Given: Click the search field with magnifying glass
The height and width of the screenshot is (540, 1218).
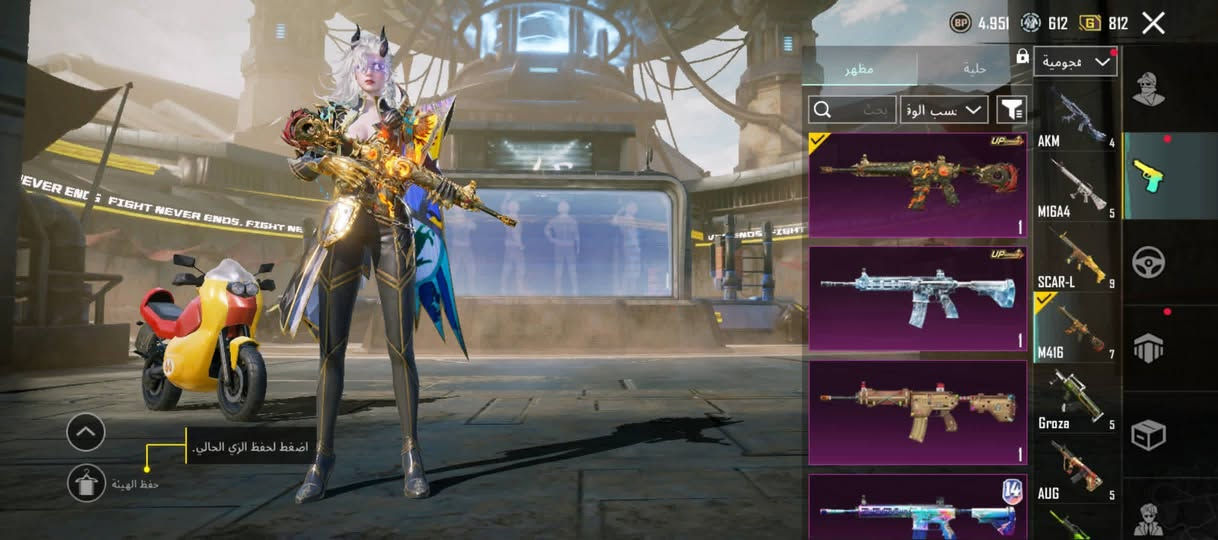Looking at the screenshot, I should (x=852, y=109).
